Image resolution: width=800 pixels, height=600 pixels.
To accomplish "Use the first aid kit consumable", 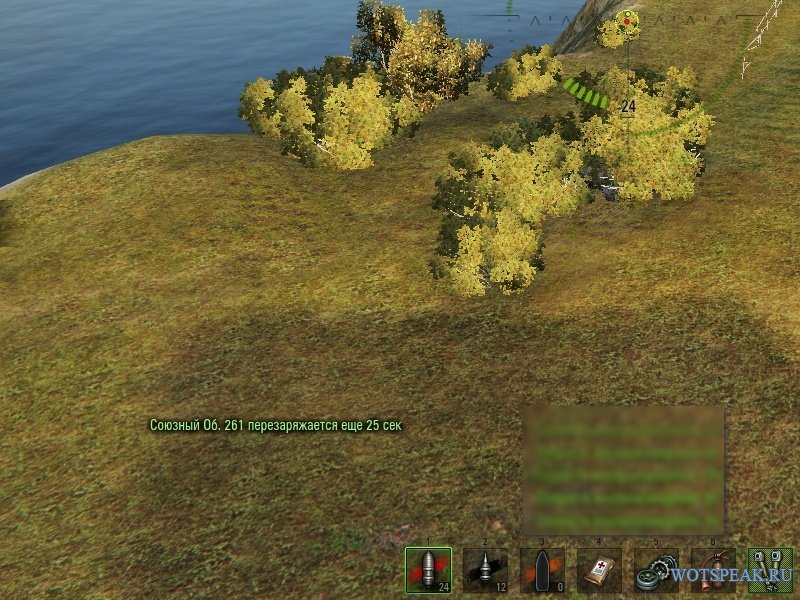I will point(599,570).
